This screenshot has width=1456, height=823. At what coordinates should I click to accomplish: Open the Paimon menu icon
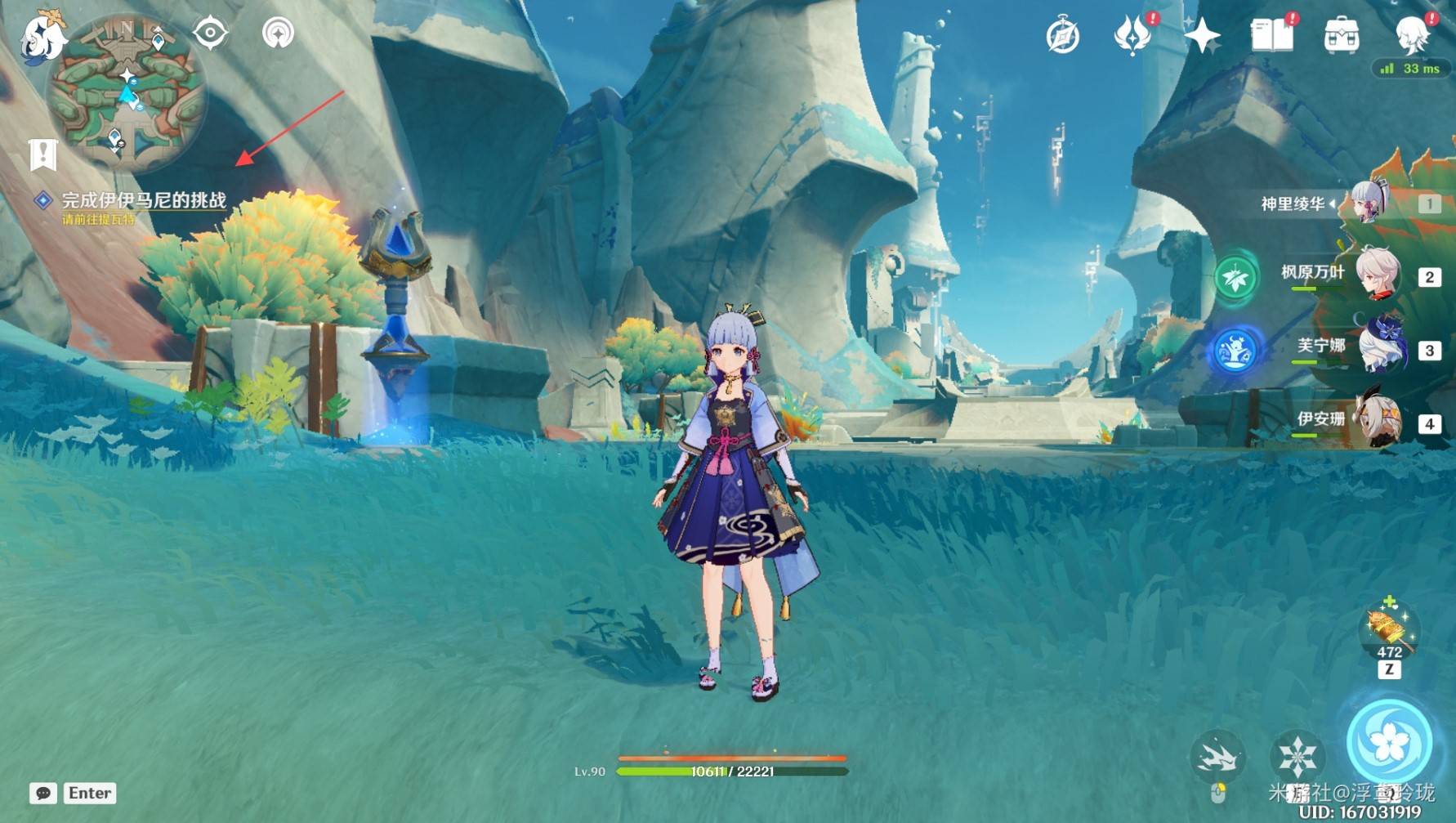(x=41, y=37)
